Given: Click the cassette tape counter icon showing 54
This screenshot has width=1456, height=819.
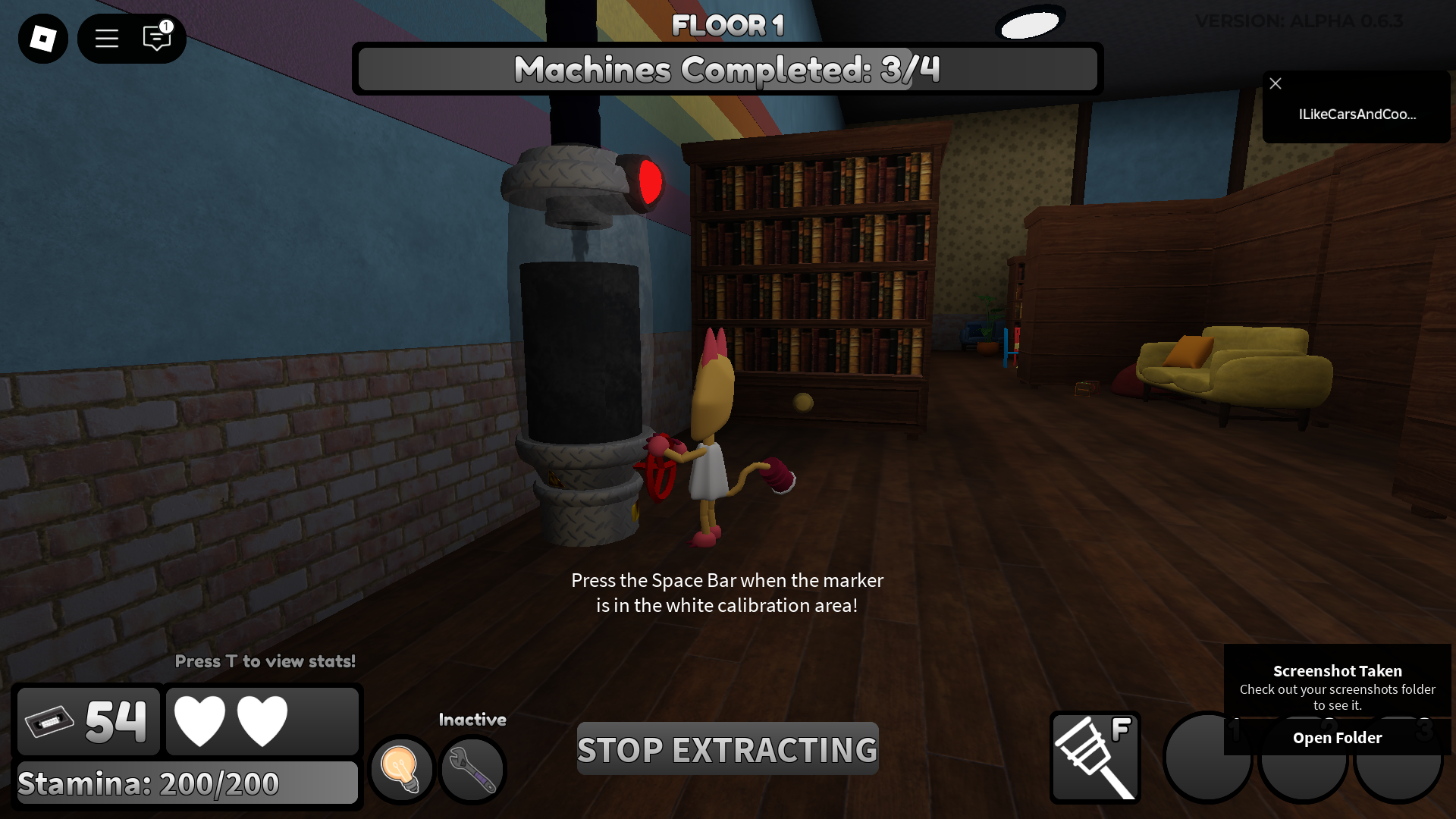Looking at the screenshot, I should pos(87,720).
